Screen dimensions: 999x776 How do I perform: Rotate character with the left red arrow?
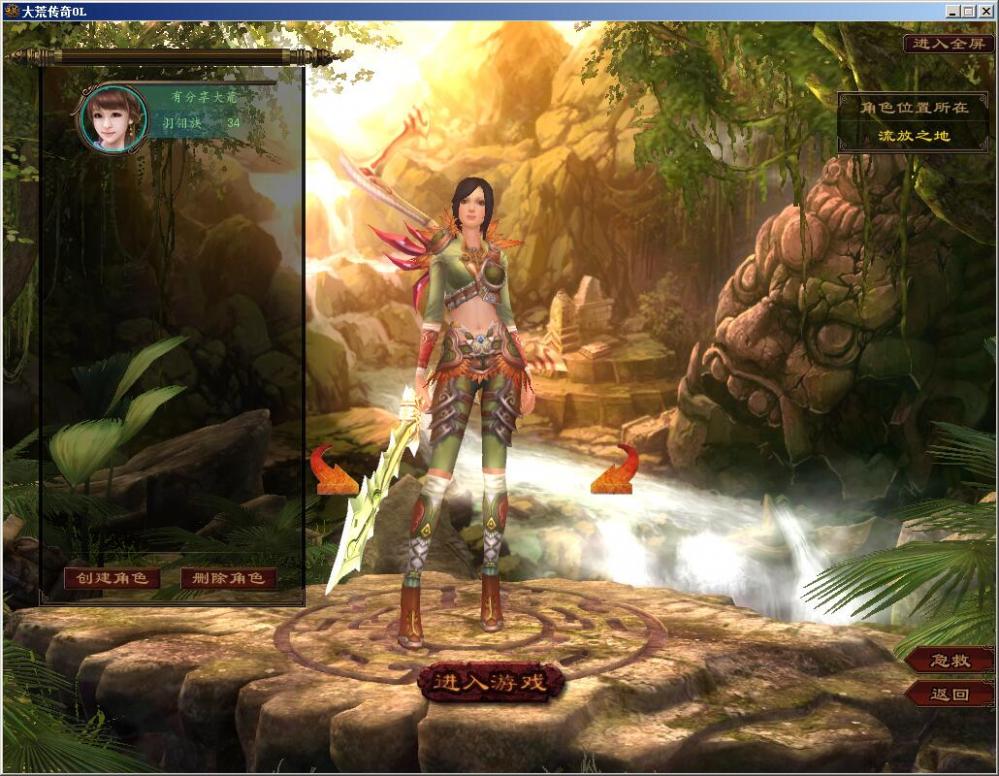335,471
